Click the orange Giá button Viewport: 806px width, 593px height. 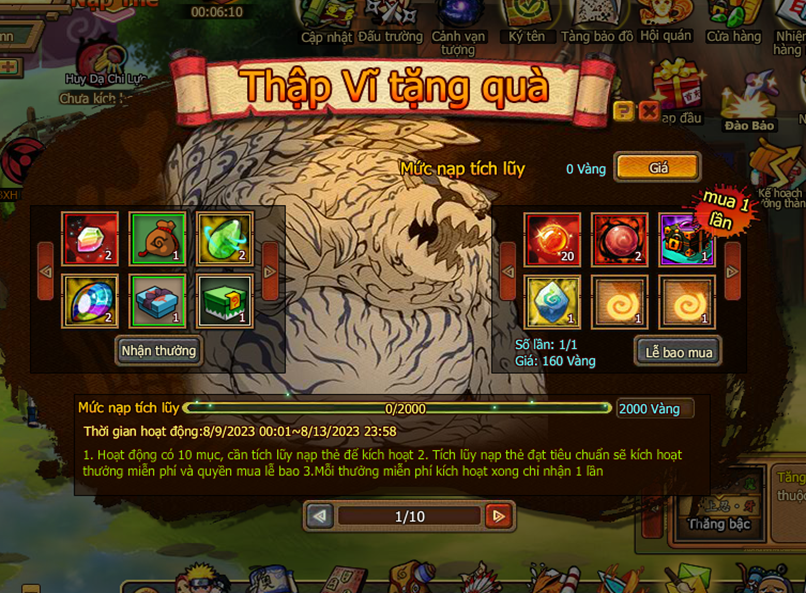pos(657,168)
